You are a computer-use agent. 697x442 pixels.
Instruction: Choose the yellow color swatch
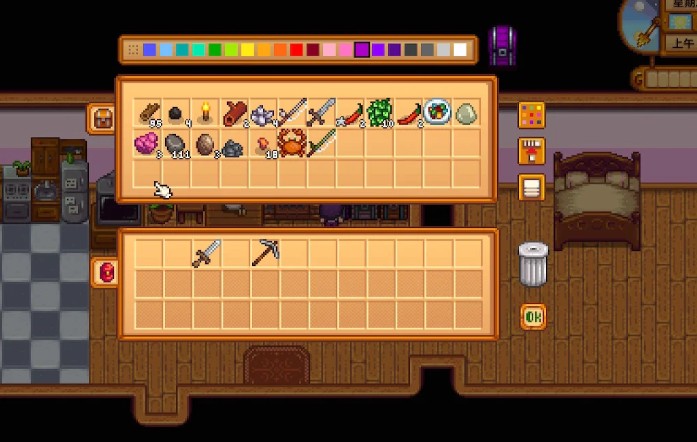(x=248, y=49)
